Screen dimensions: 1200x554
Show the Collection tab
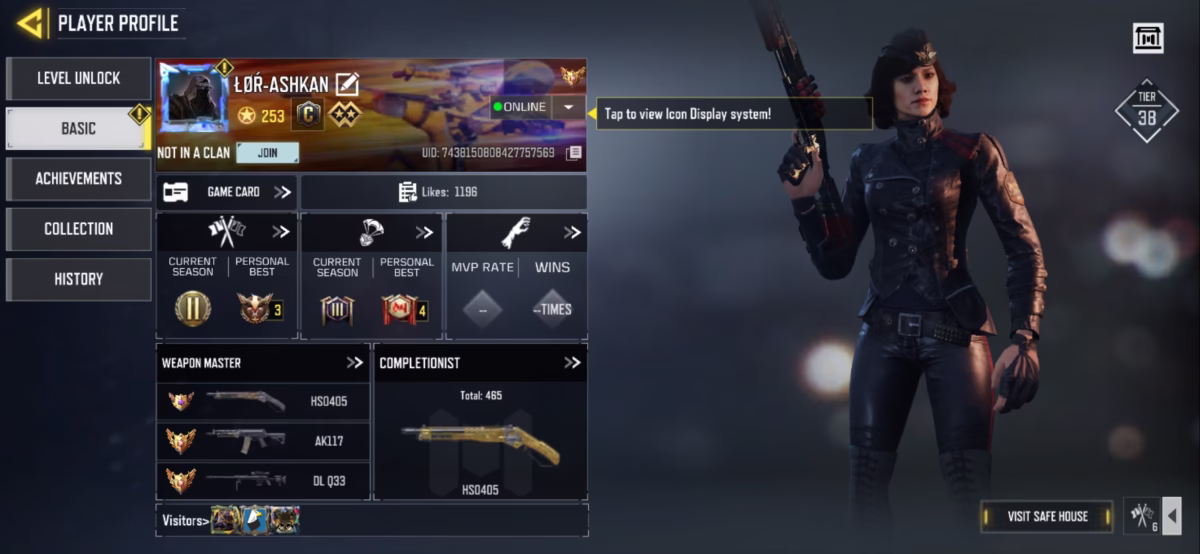click(x=78, y=229)
